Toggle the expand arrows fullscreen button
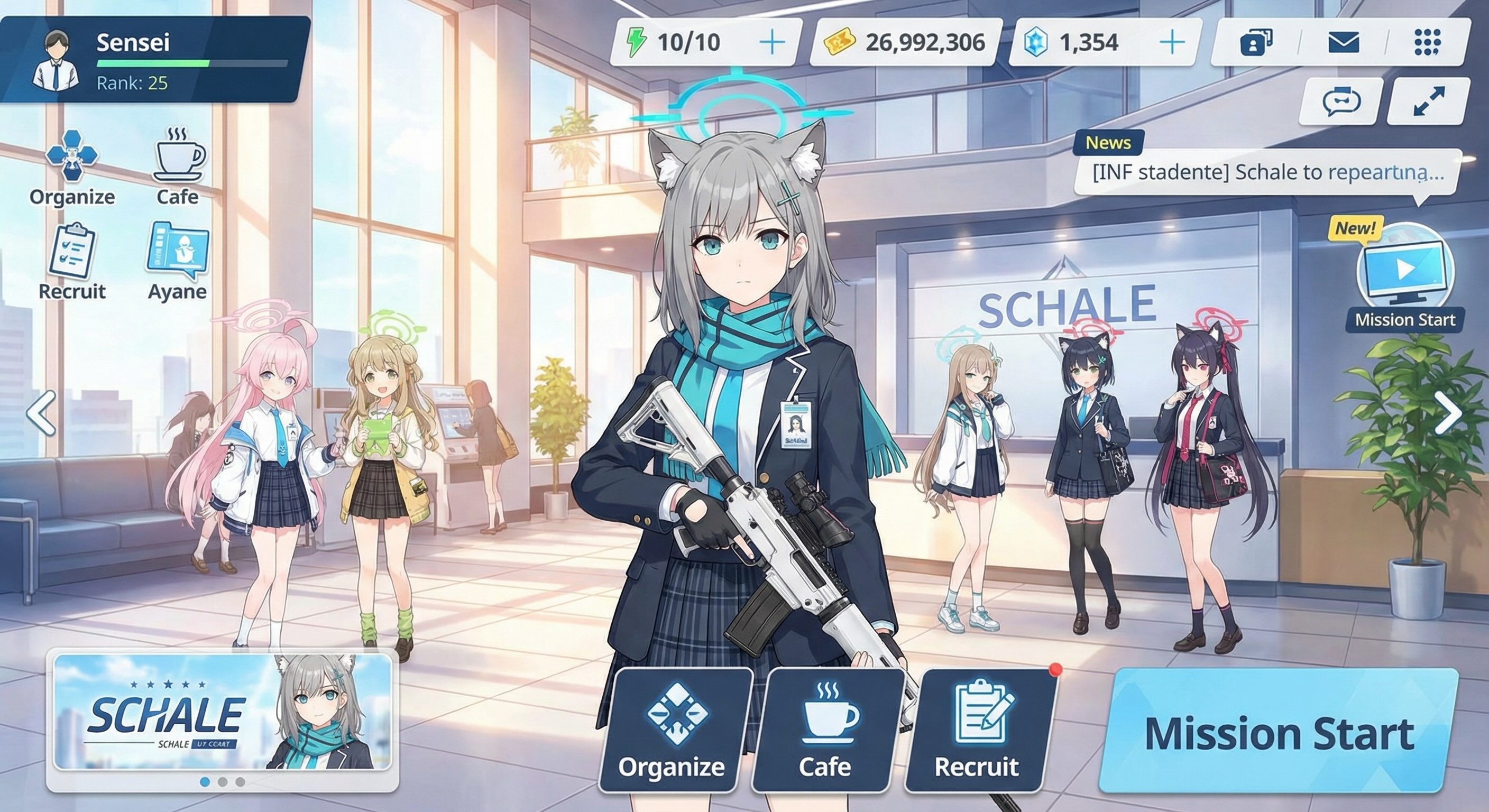Screen dimensions: 1489x812 coord(1428,101)
